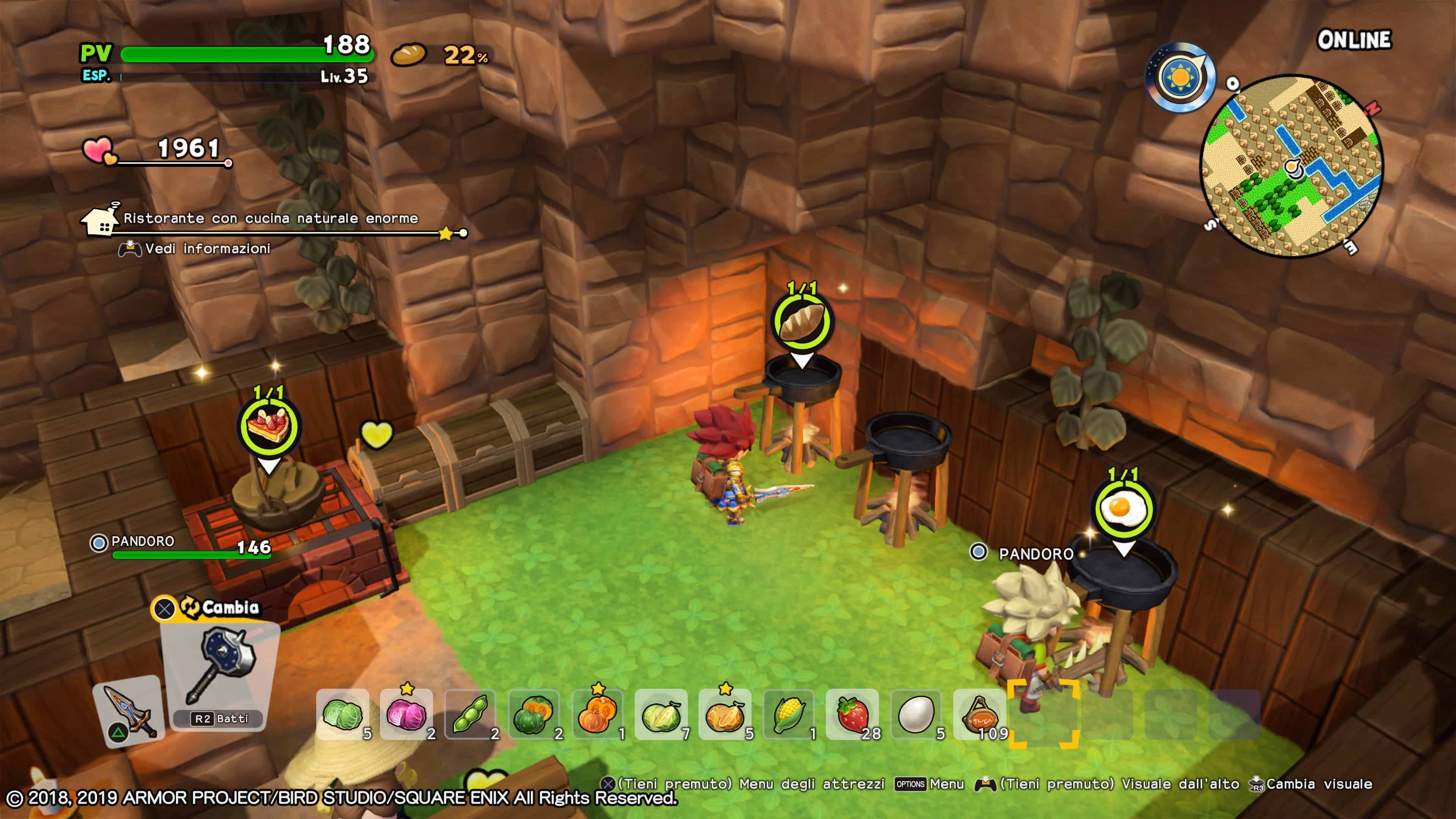The height and width of the screenshot is (819, 1456).
Task: Select the white egg hotbar slot
Action: tap(916, 714)
